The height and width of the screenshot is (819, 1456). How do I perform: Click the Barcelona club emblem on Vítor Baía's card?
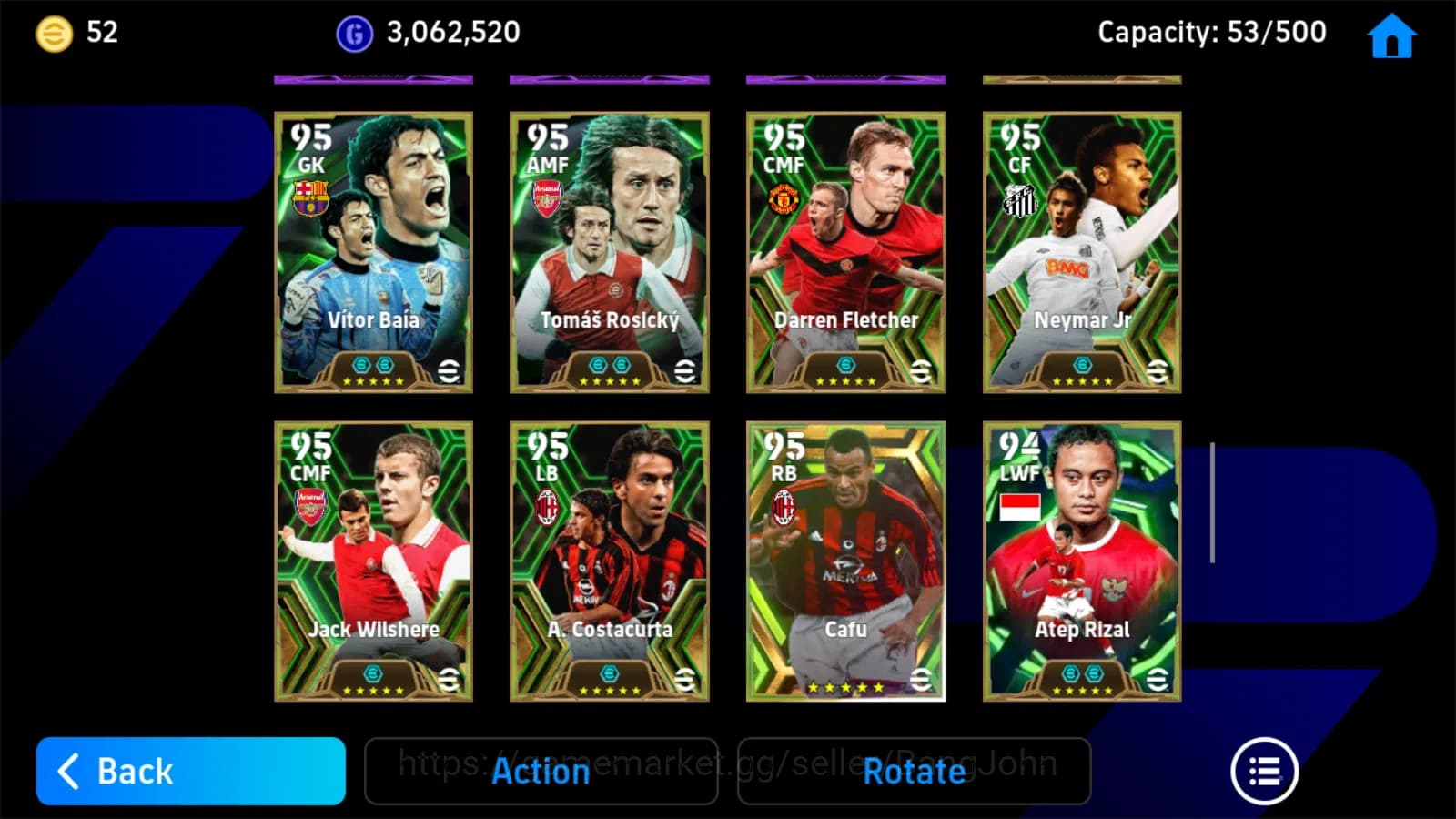[x=312, y=197]
